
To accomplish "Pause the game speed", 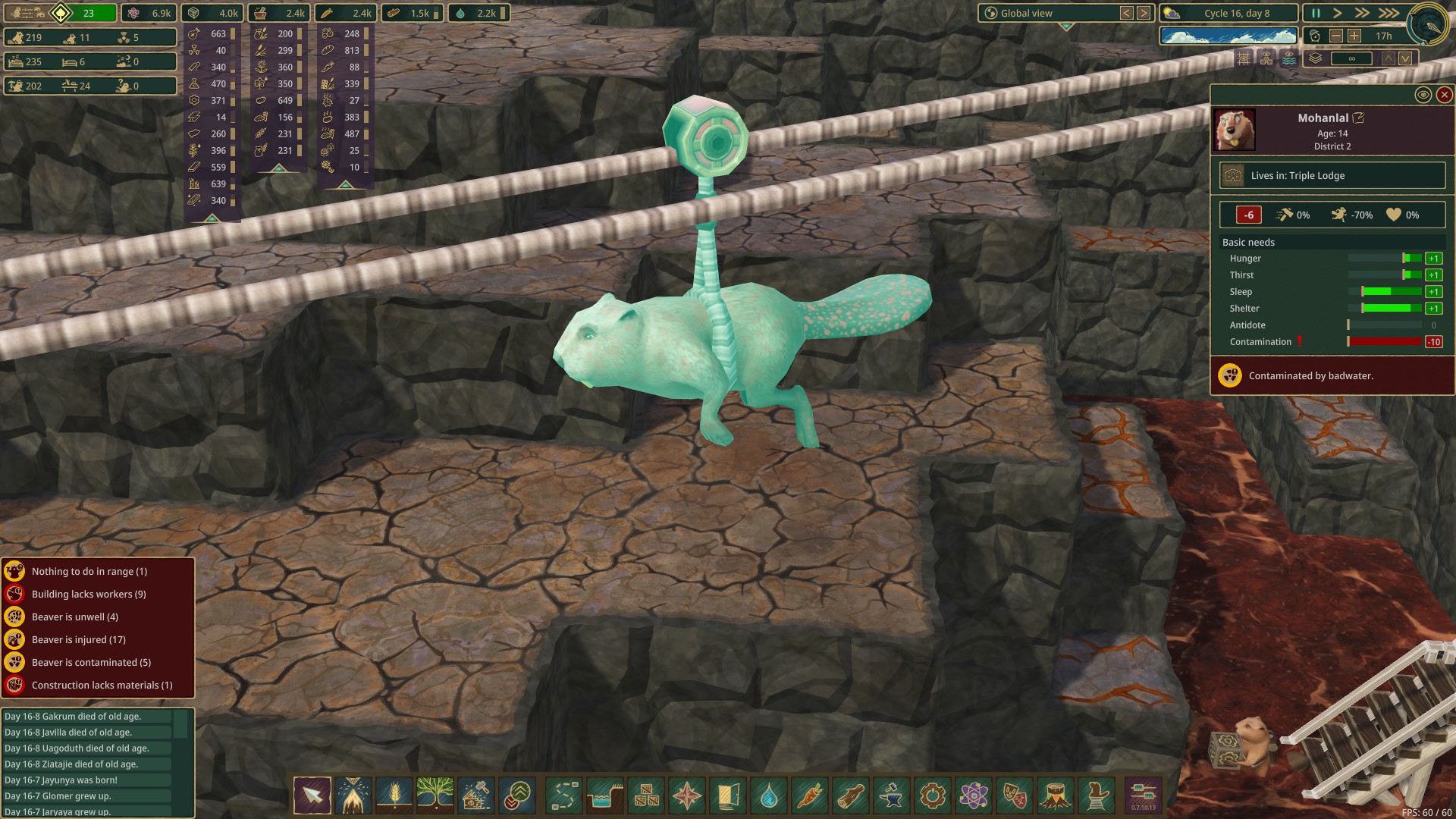I will coord(1316,13).
